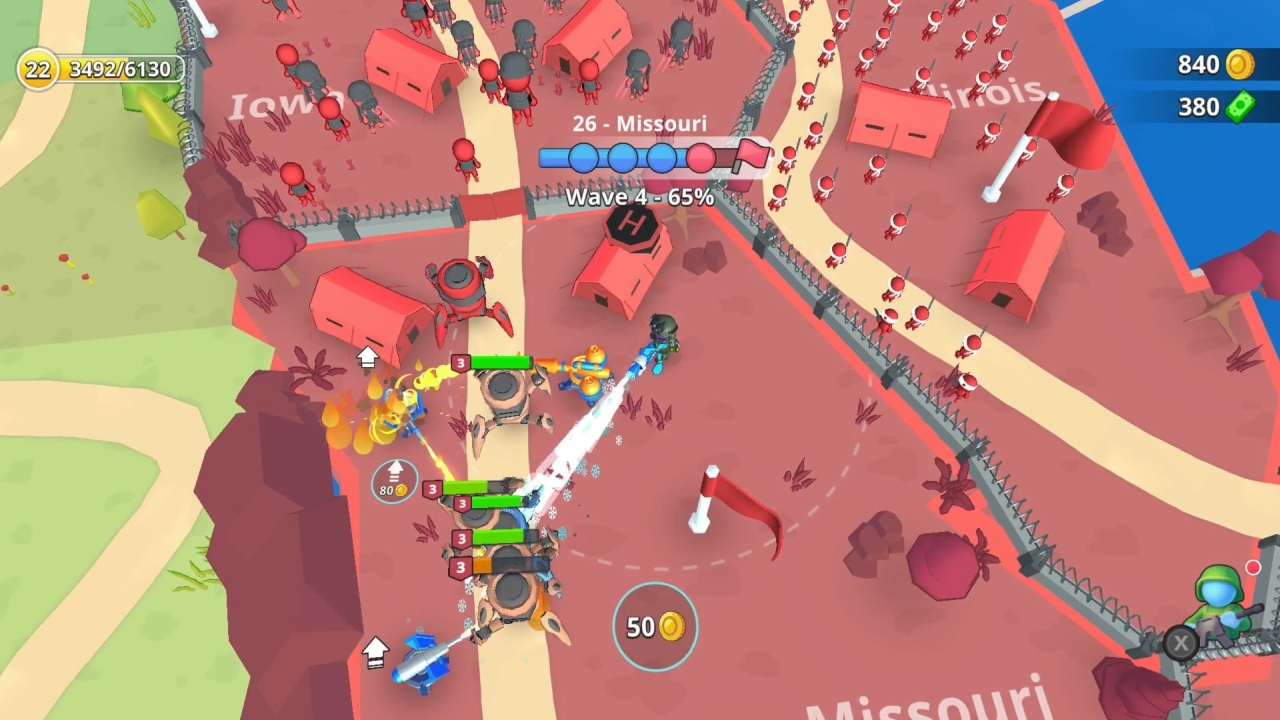The height and width of the screenshot is (720, 1280).
Task: Open the 80 coin turret upgrade
Action: tap(395, 481)
